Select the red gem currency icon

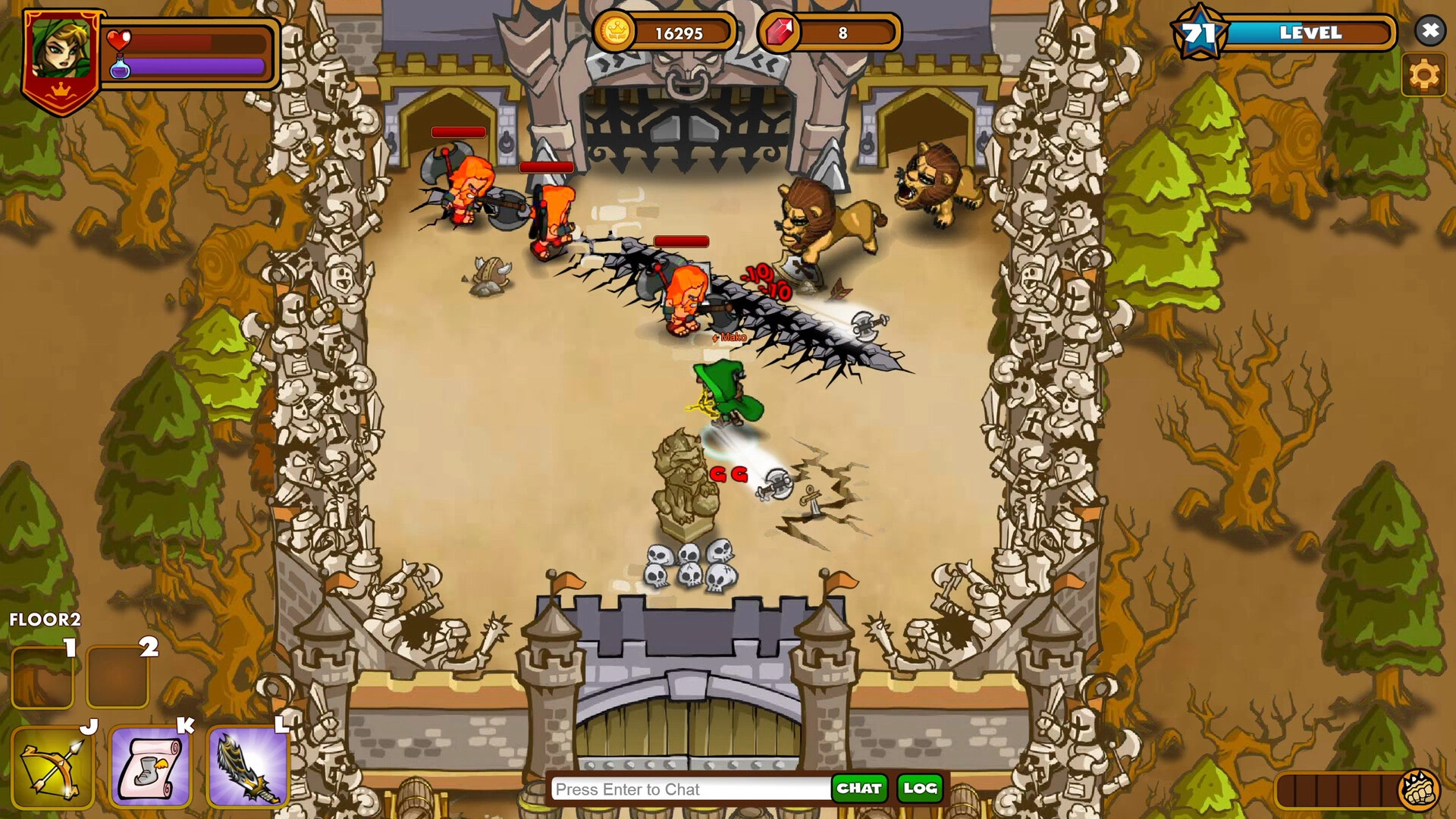point(779,33)
